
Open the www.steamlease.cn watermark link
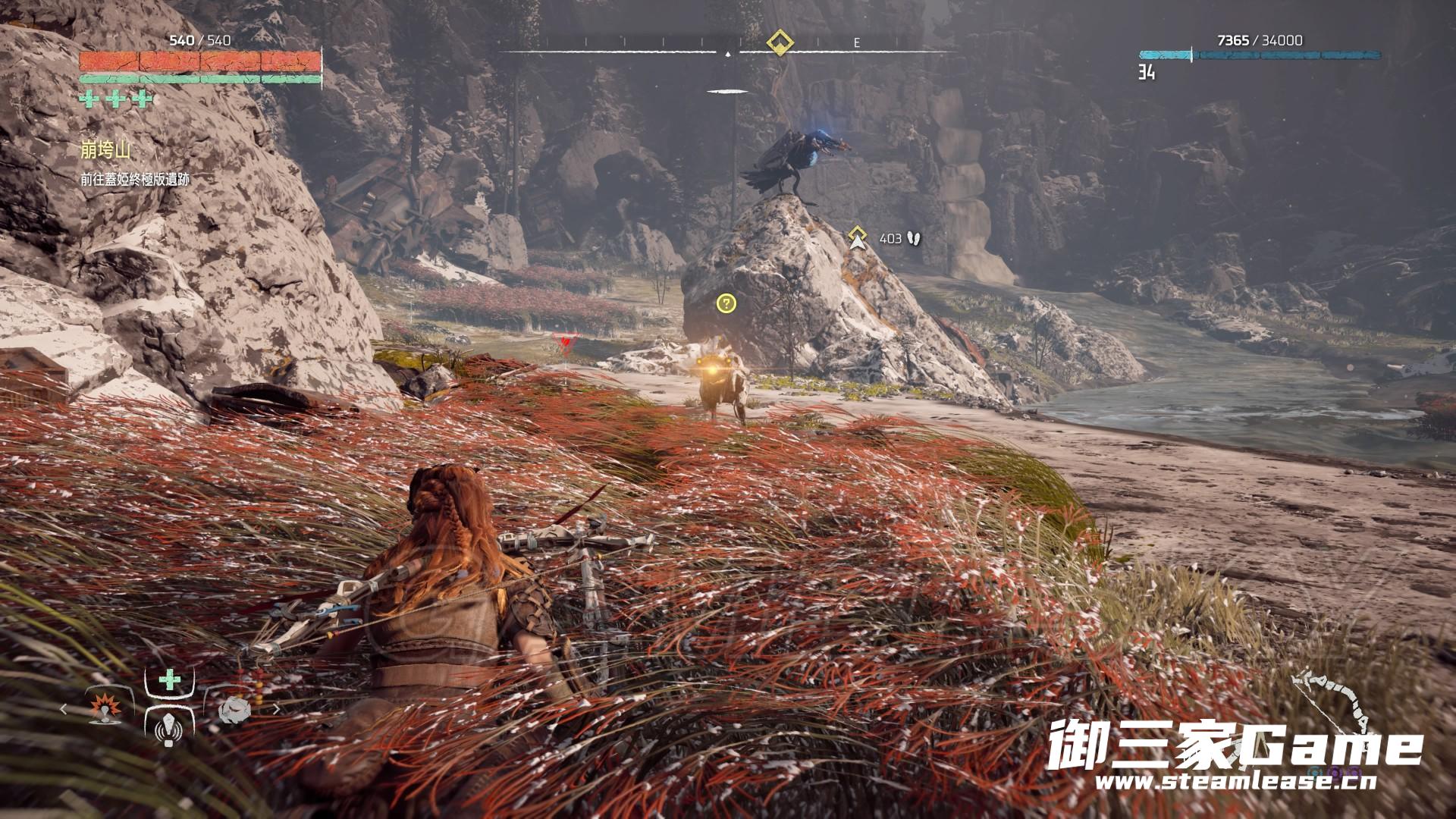point(1225,781)
